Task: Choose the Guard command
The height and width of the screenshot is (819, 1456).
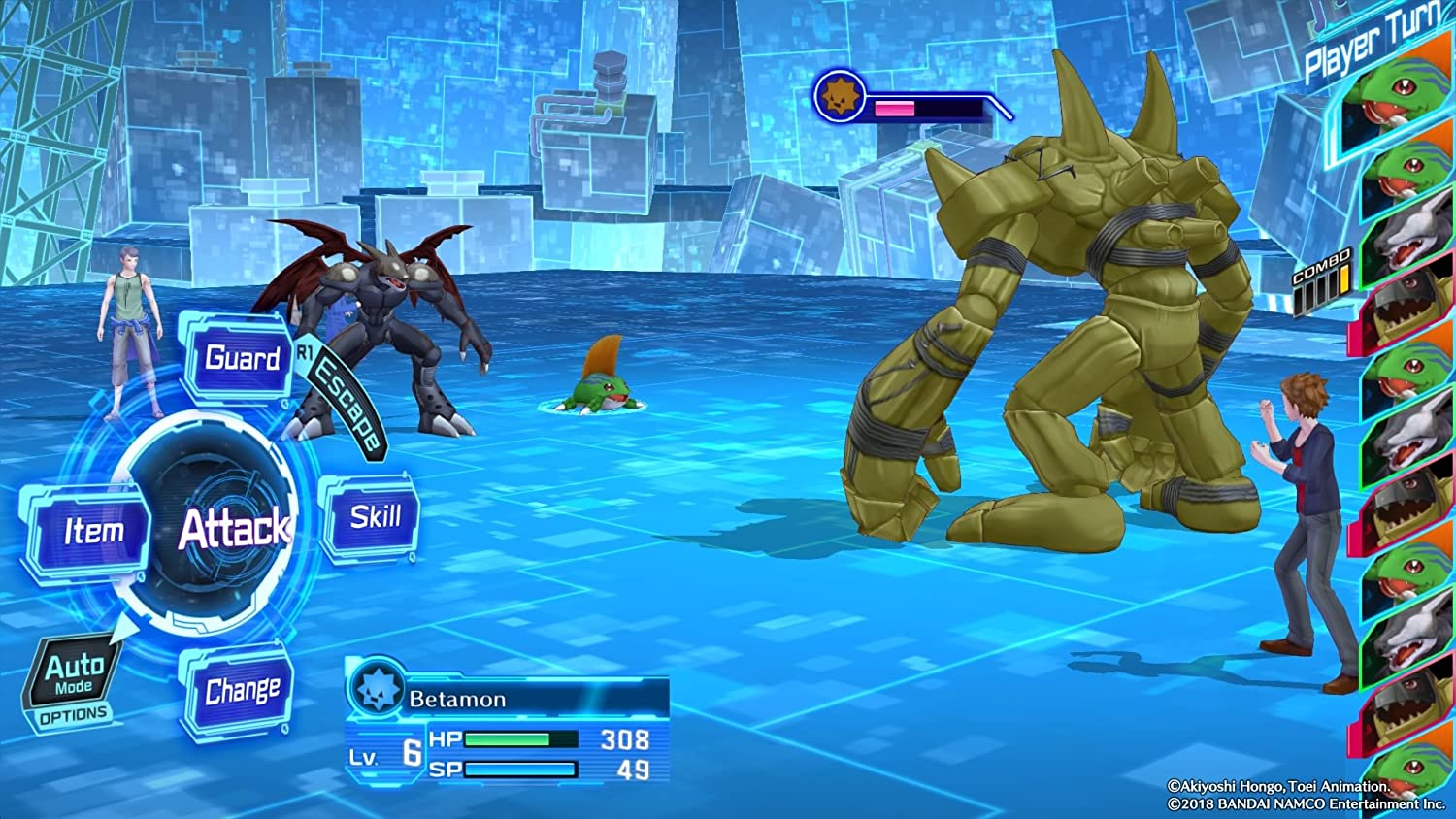Action: coord(241,359)
